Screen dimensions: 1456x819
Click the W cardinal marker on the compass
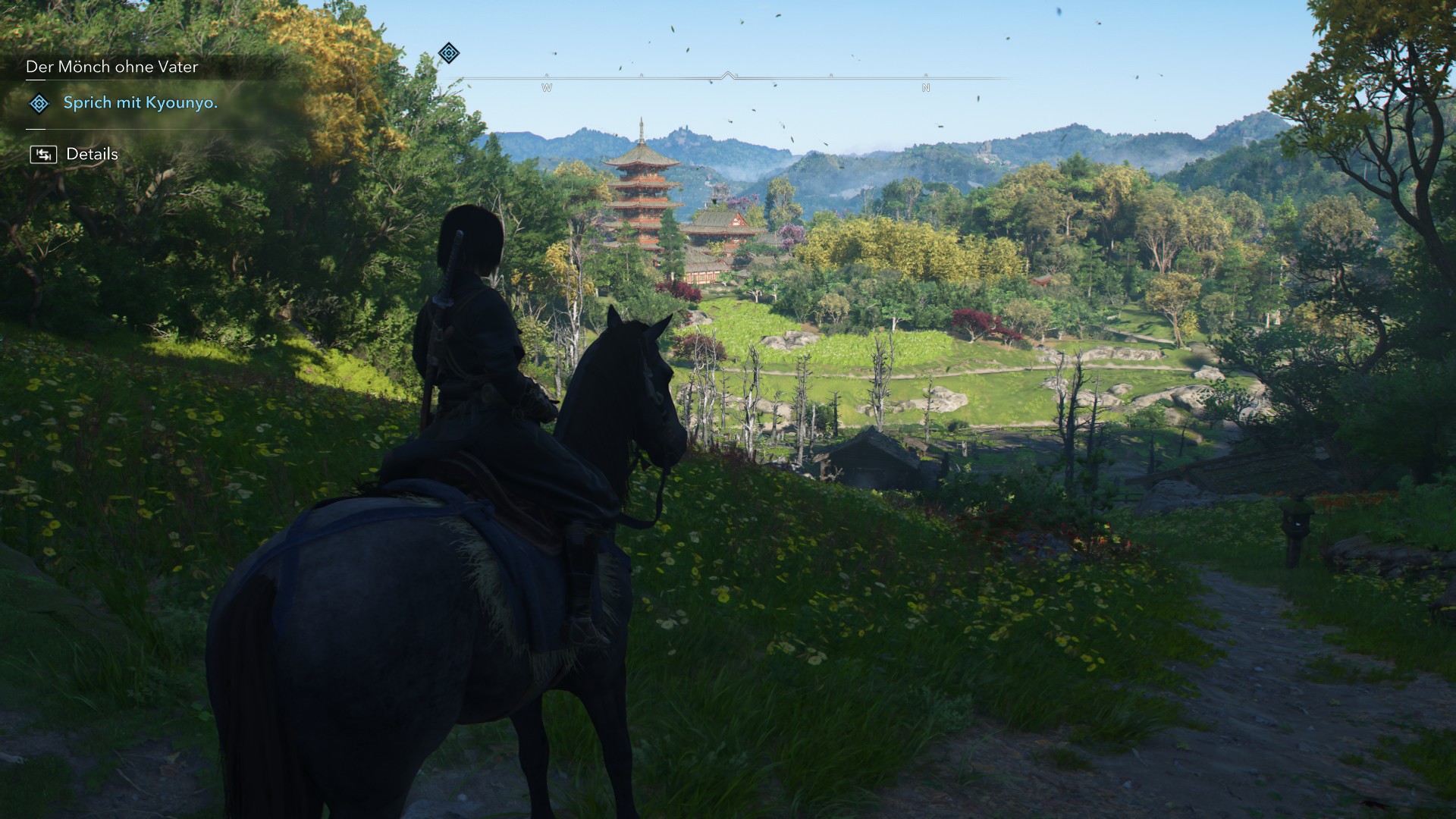(x=546, y=86)
